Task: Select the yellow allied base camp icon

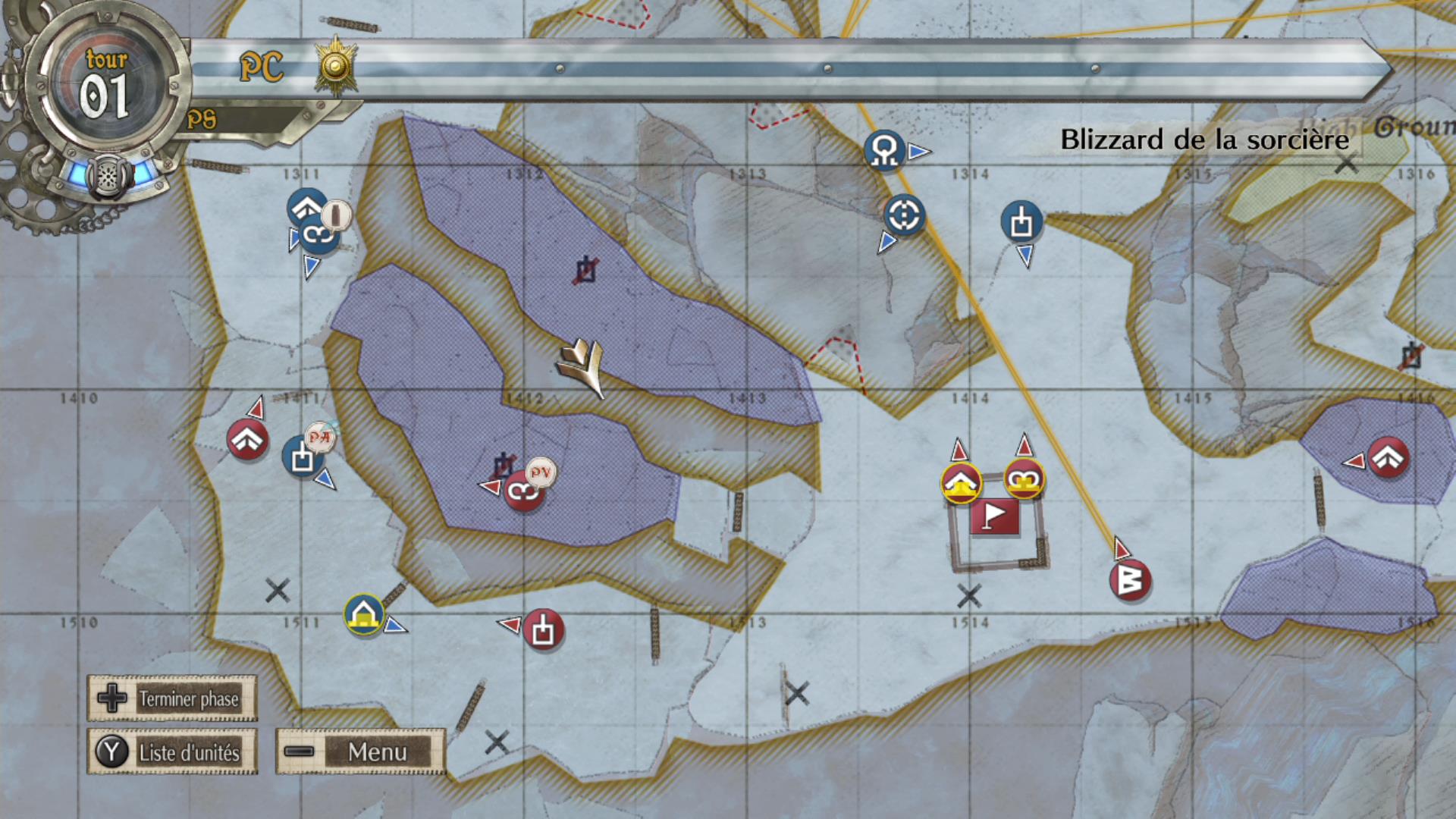Action: [x=365, y=614]
